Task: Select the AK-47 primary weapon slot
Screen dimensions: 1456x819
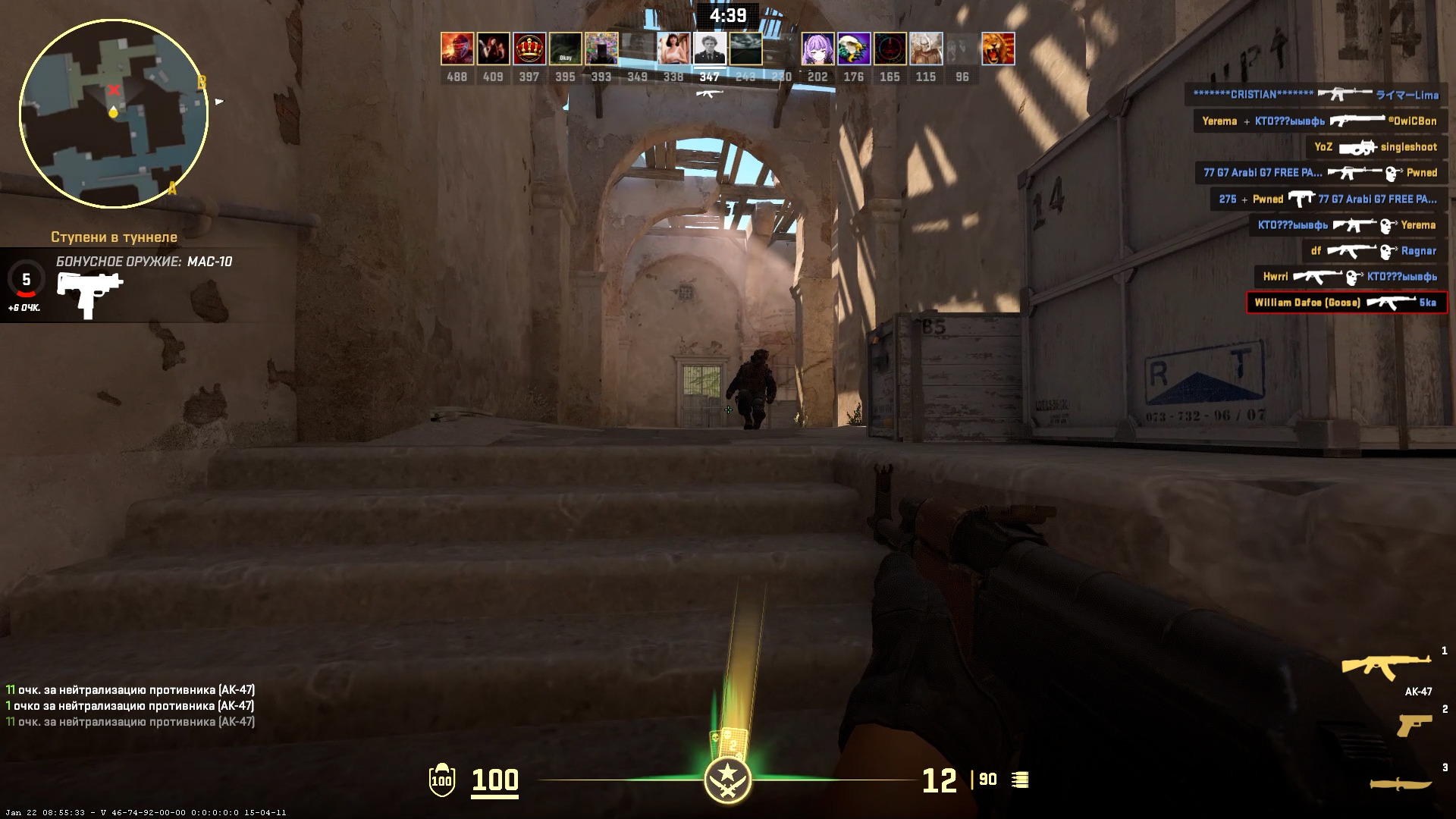Action: (1385, 665)
